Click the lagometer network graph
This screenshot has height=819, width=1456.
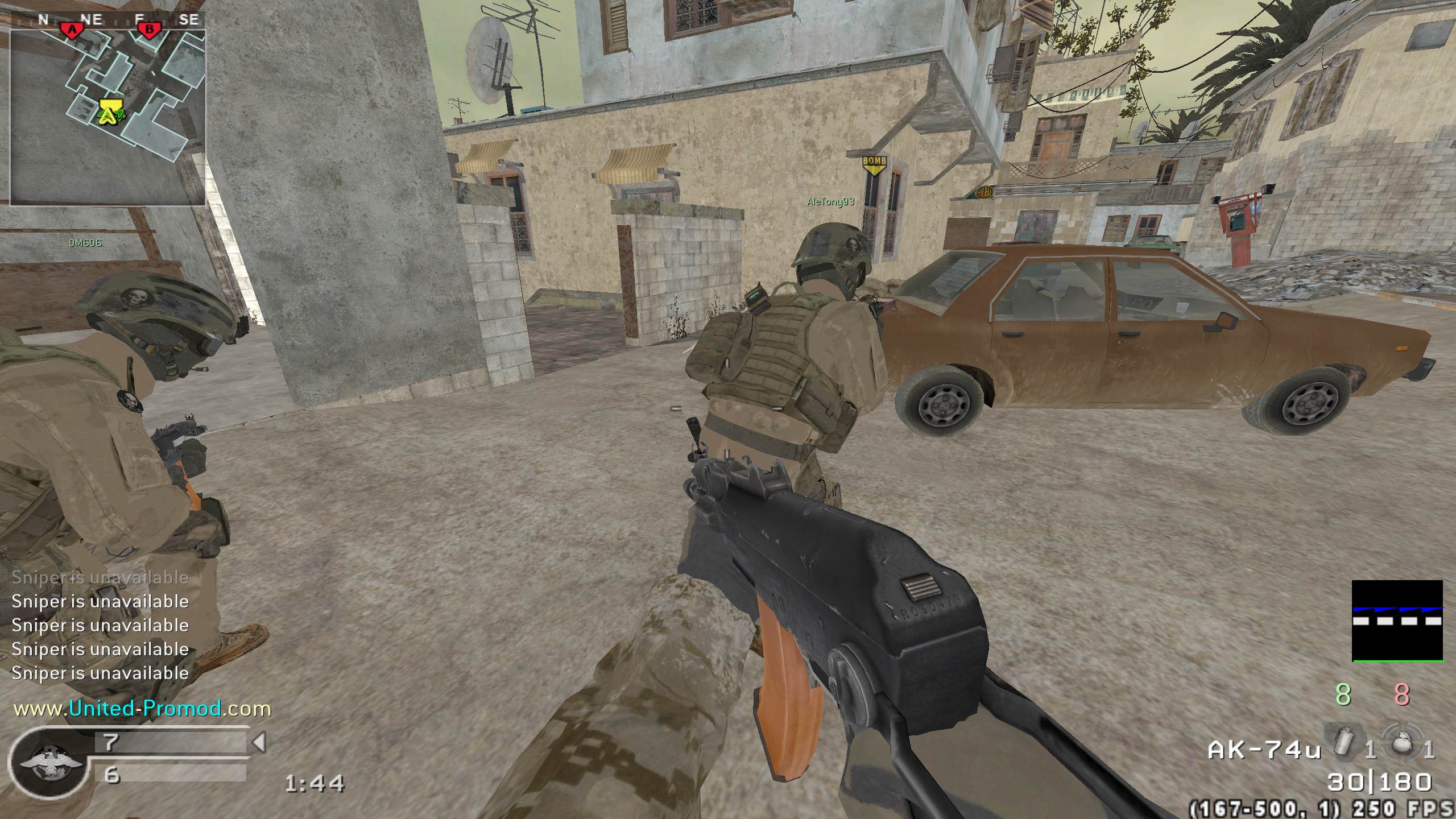click(1397, 621)
